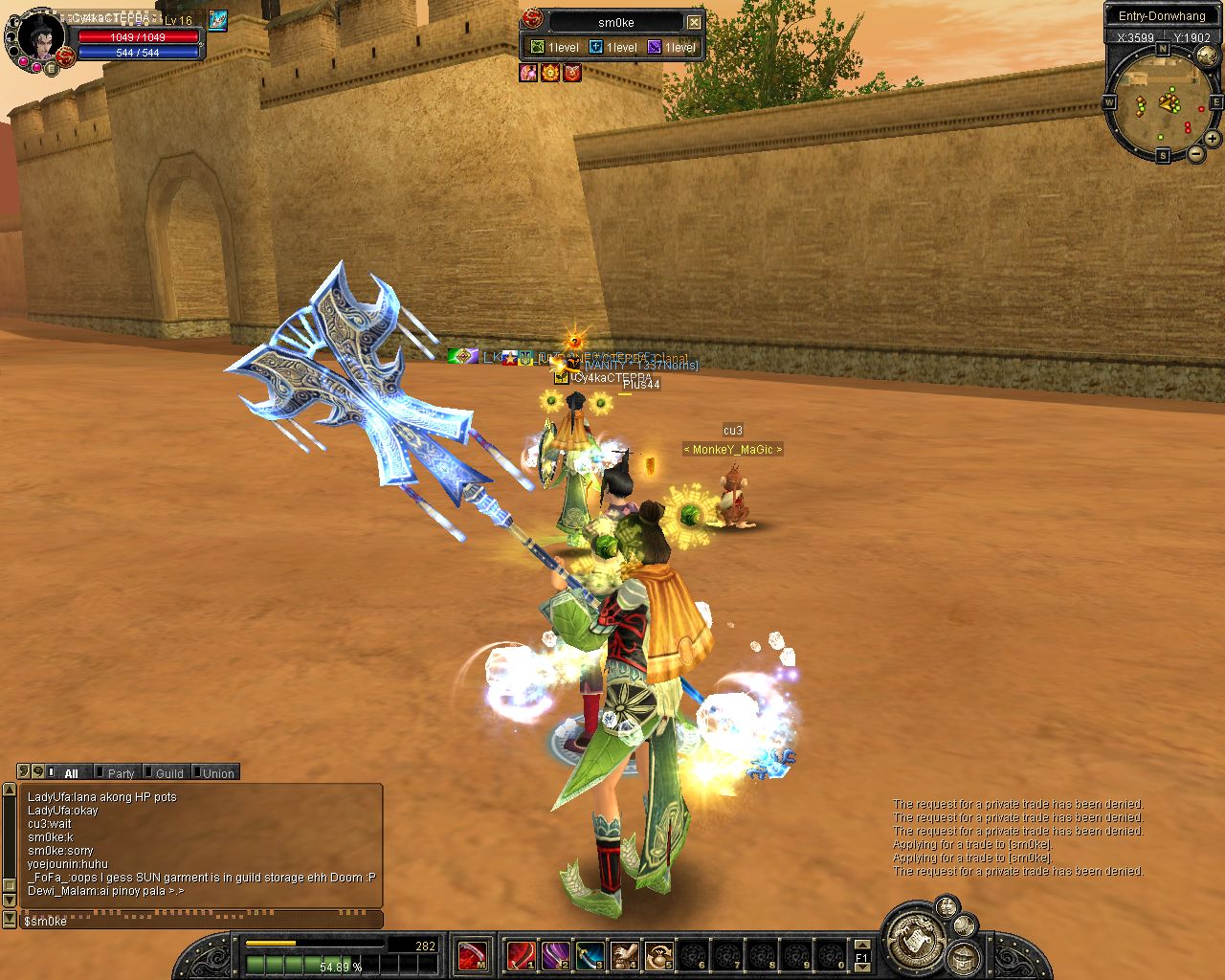Viewport: 1225px width, 980px height.
Task: Use the purple blade skill in slot 2
Action: (555, 955)
